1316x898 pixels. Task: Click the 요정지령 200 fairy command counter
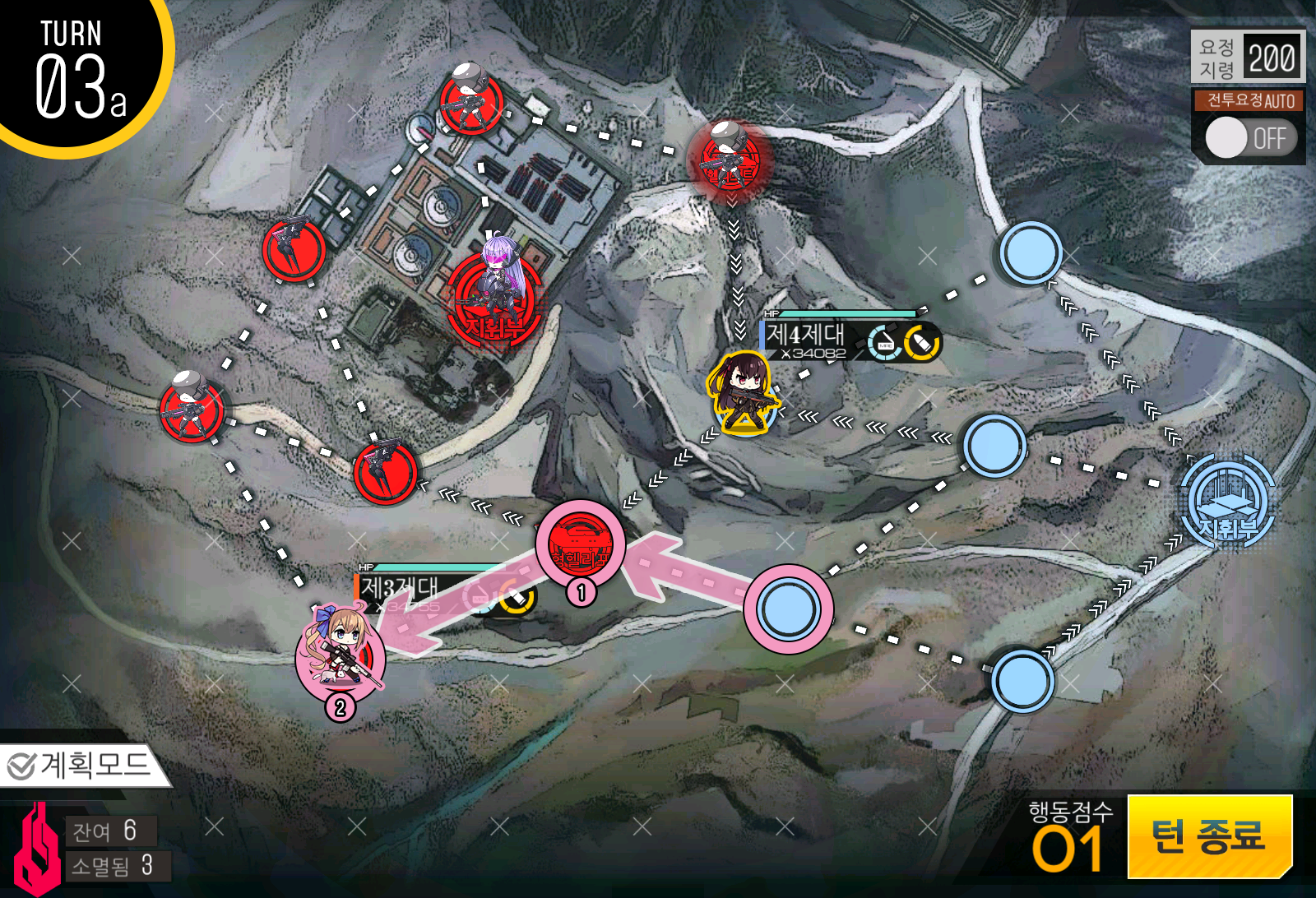click(1247, 56)
